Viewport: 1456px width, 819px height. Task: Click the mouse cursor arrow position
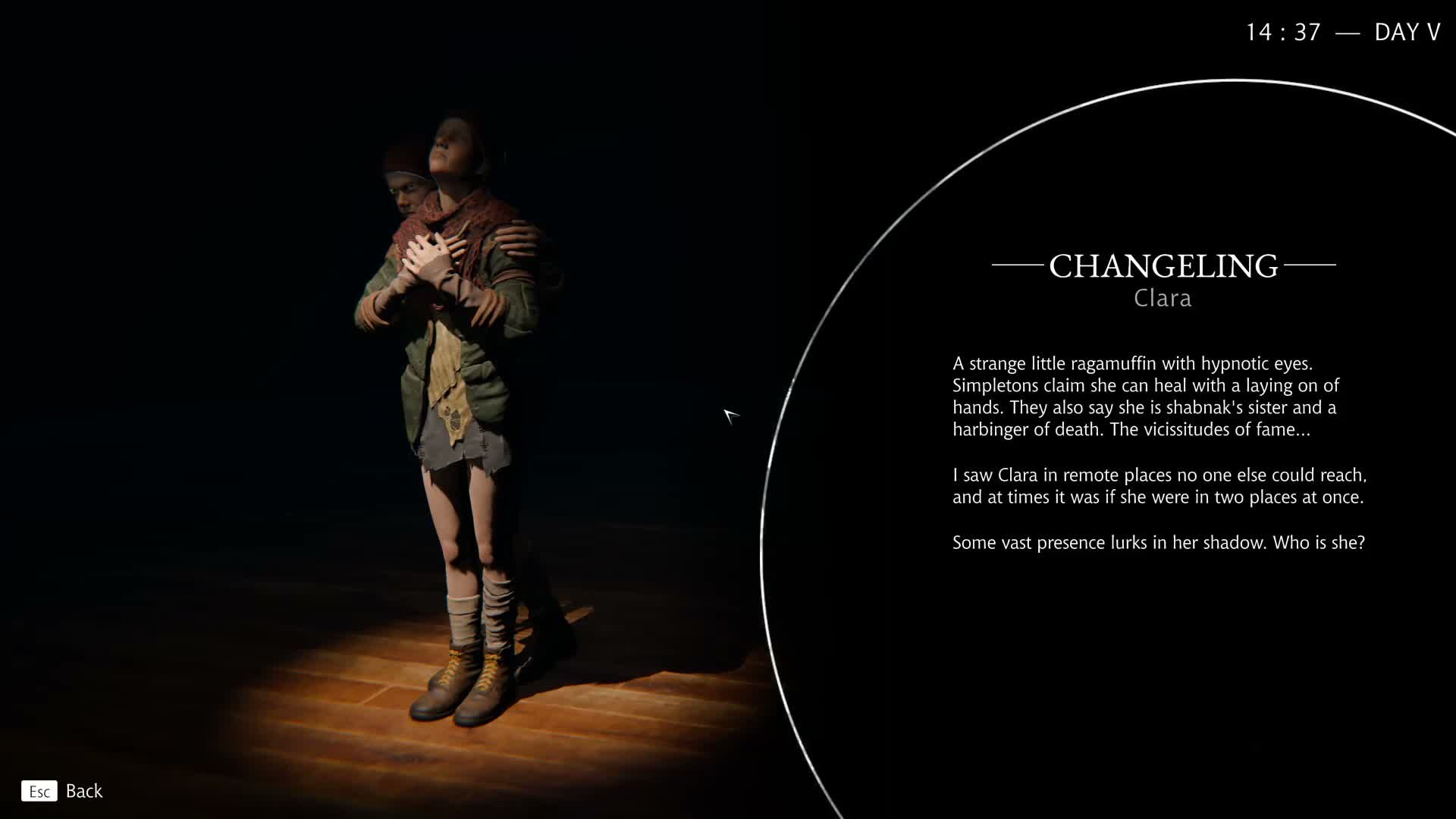[x=730, y=416]
